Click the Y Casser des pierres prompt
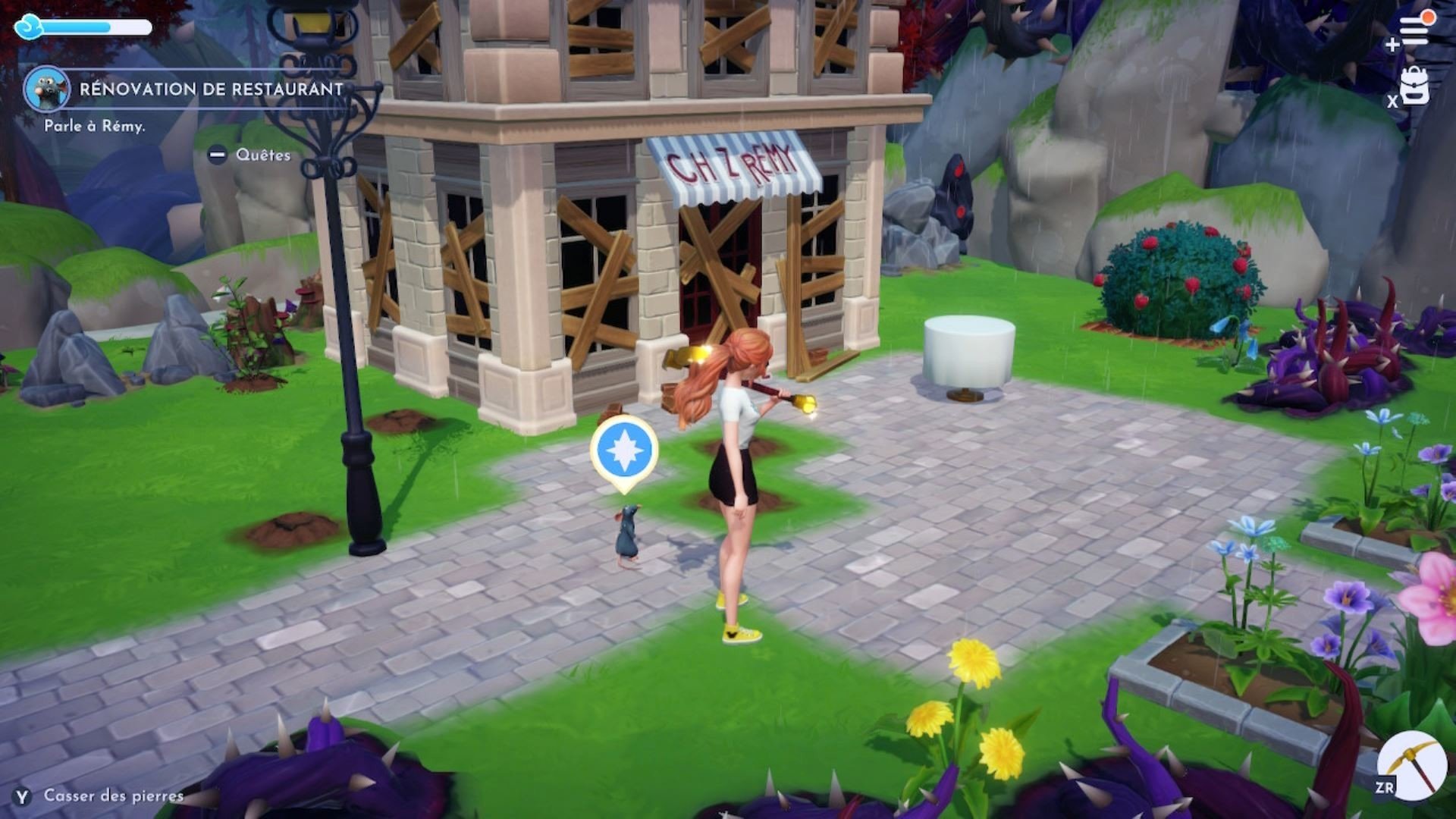 pyautogui.click(x=23, y=797)
